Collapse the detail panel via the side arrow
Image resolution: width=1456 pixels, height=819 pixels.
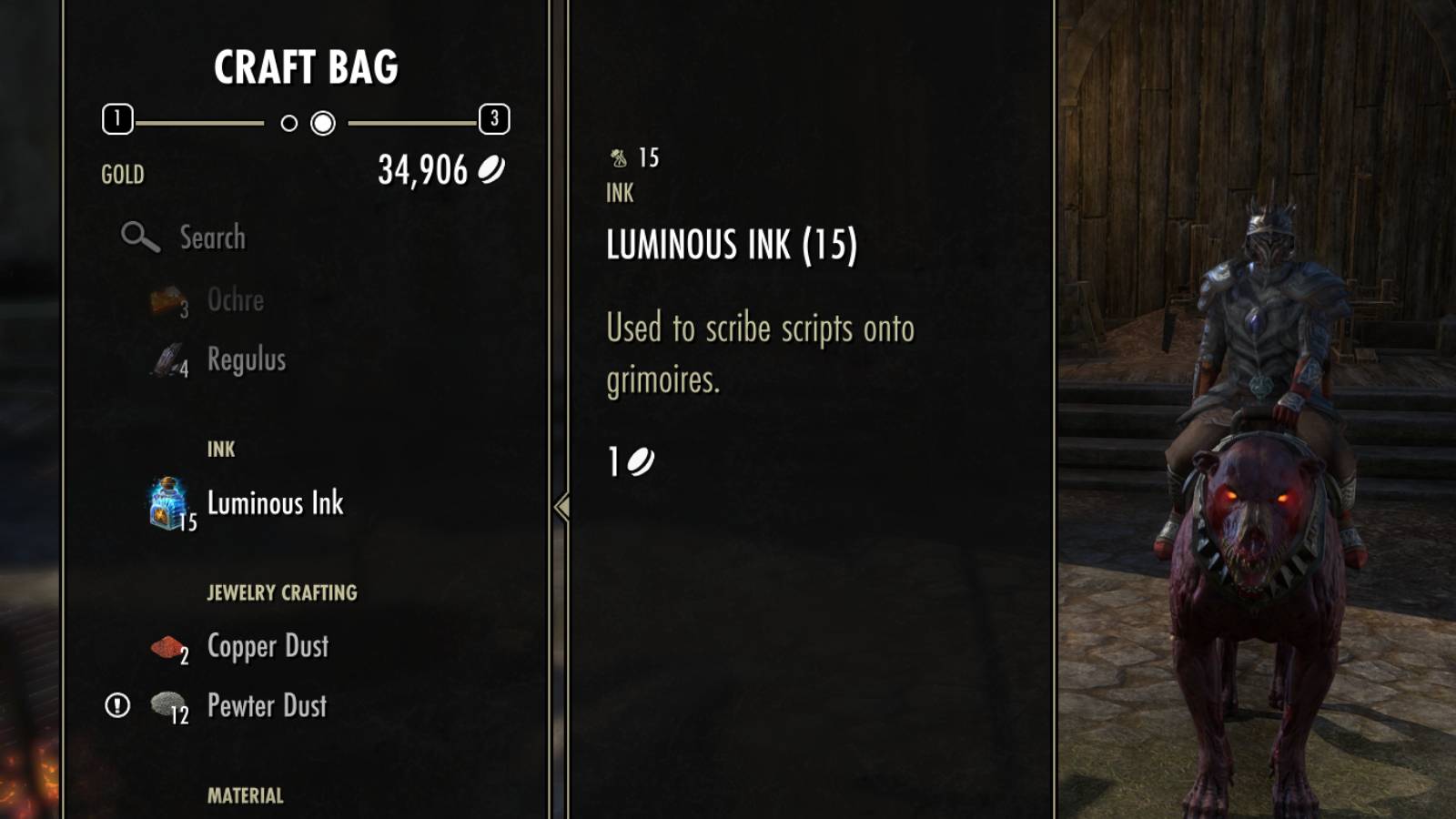(x=563, y=504)
